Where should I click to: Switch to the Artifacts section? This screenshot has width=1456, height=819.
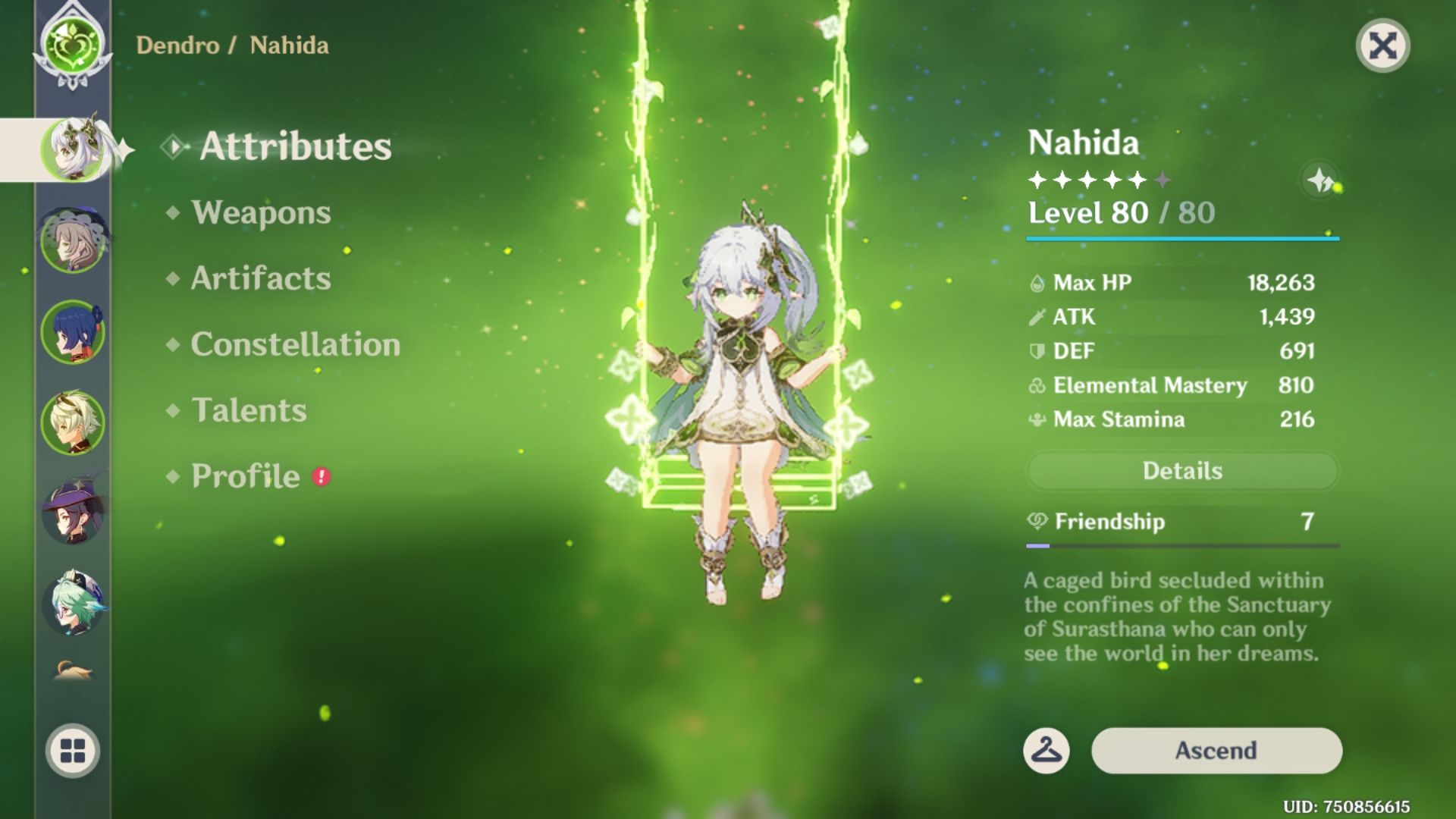[260, 278]
